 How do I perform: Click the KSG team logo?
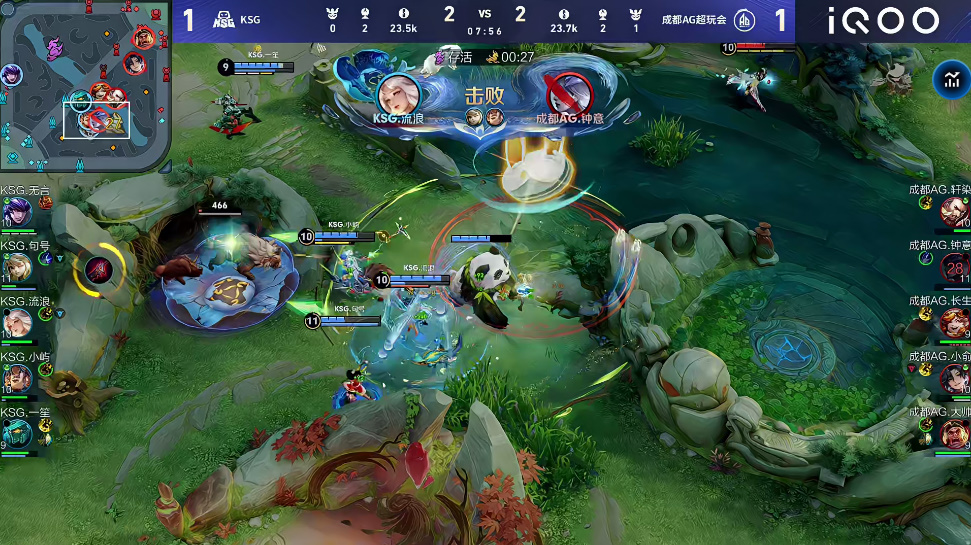click(x=222, y=20)
